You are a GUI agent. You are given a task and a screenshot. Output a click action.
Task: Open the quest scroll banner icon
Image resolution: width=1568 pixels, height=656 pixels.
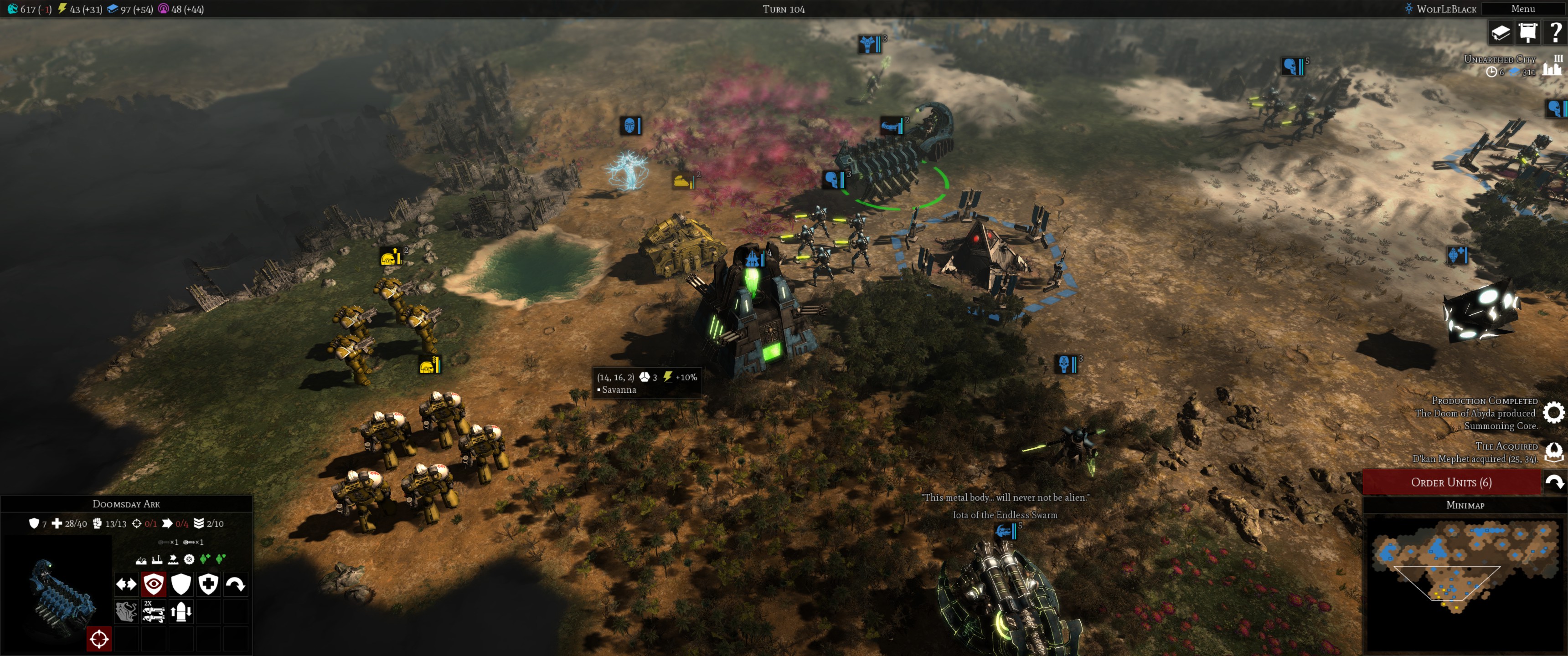tap(1528, 32)
